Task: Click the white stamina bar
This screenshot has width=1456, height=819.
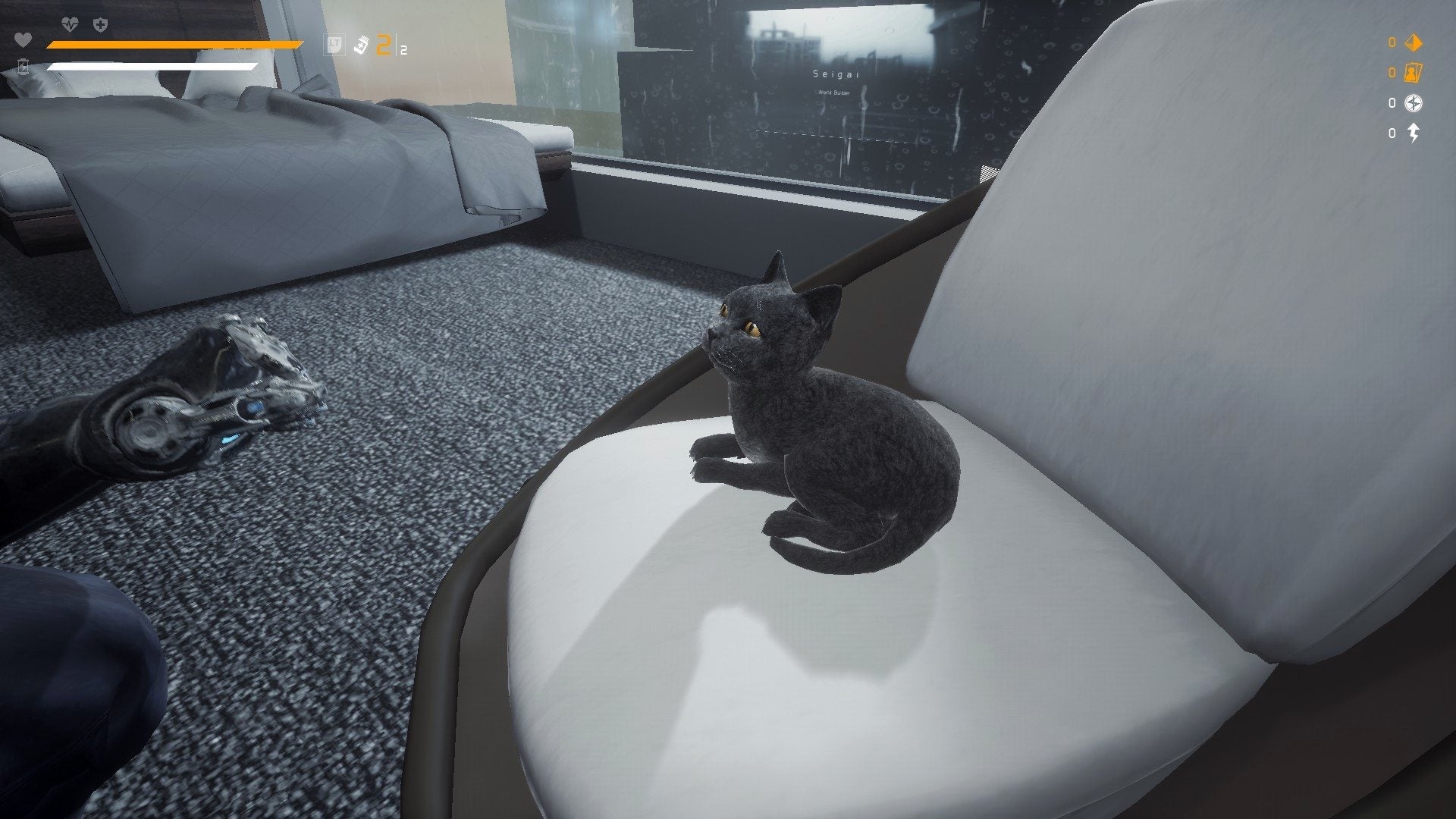Action: [x=152, y=67]
